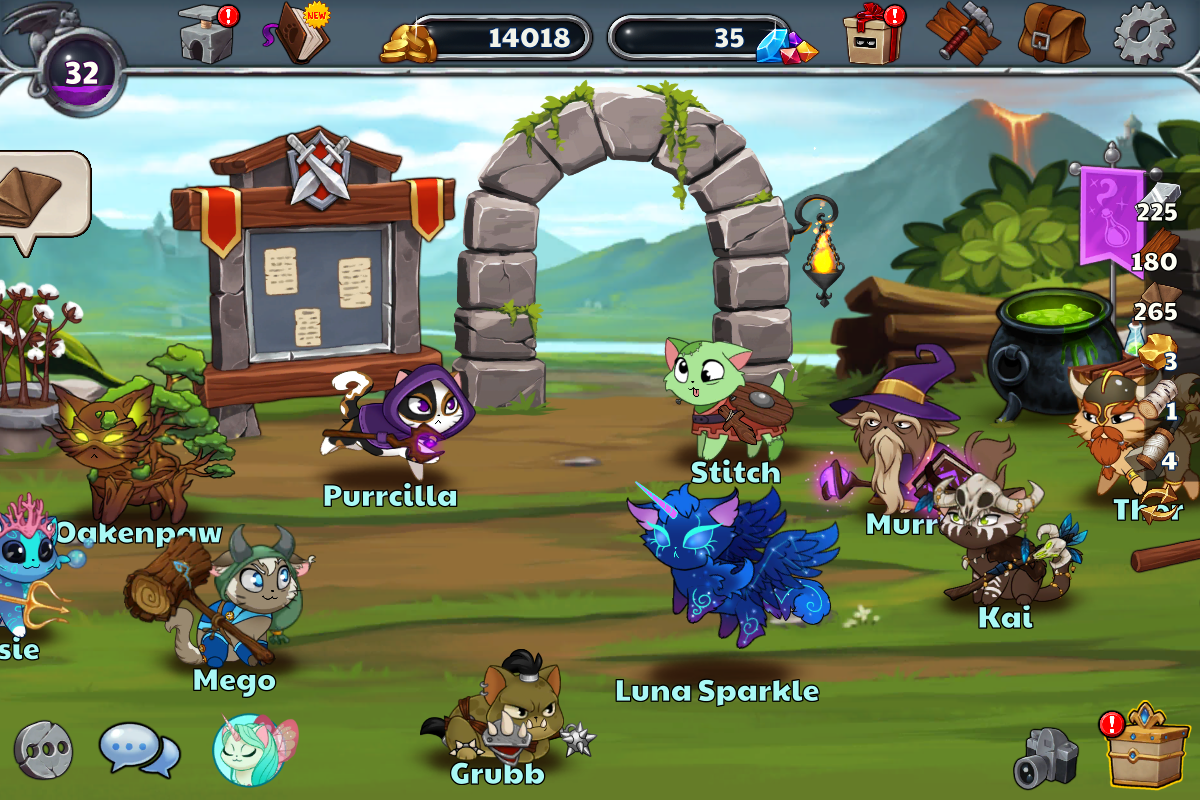Open the hammer and planks crafting menu
The height and width of the screenshot is (800, 1200).
point(962,34)
